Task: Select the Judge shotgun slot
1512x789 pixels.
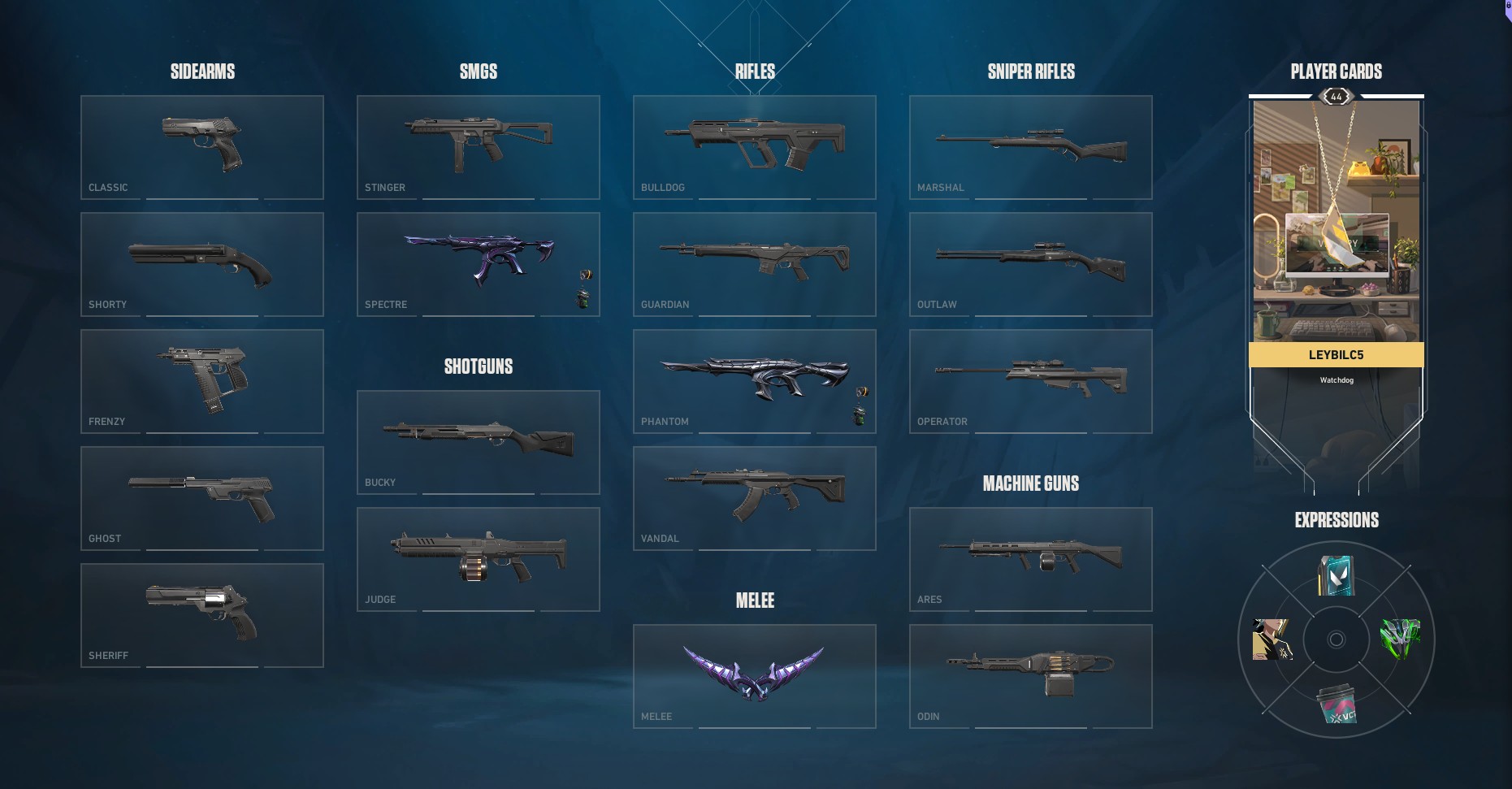Action: [x=478, y=559]
